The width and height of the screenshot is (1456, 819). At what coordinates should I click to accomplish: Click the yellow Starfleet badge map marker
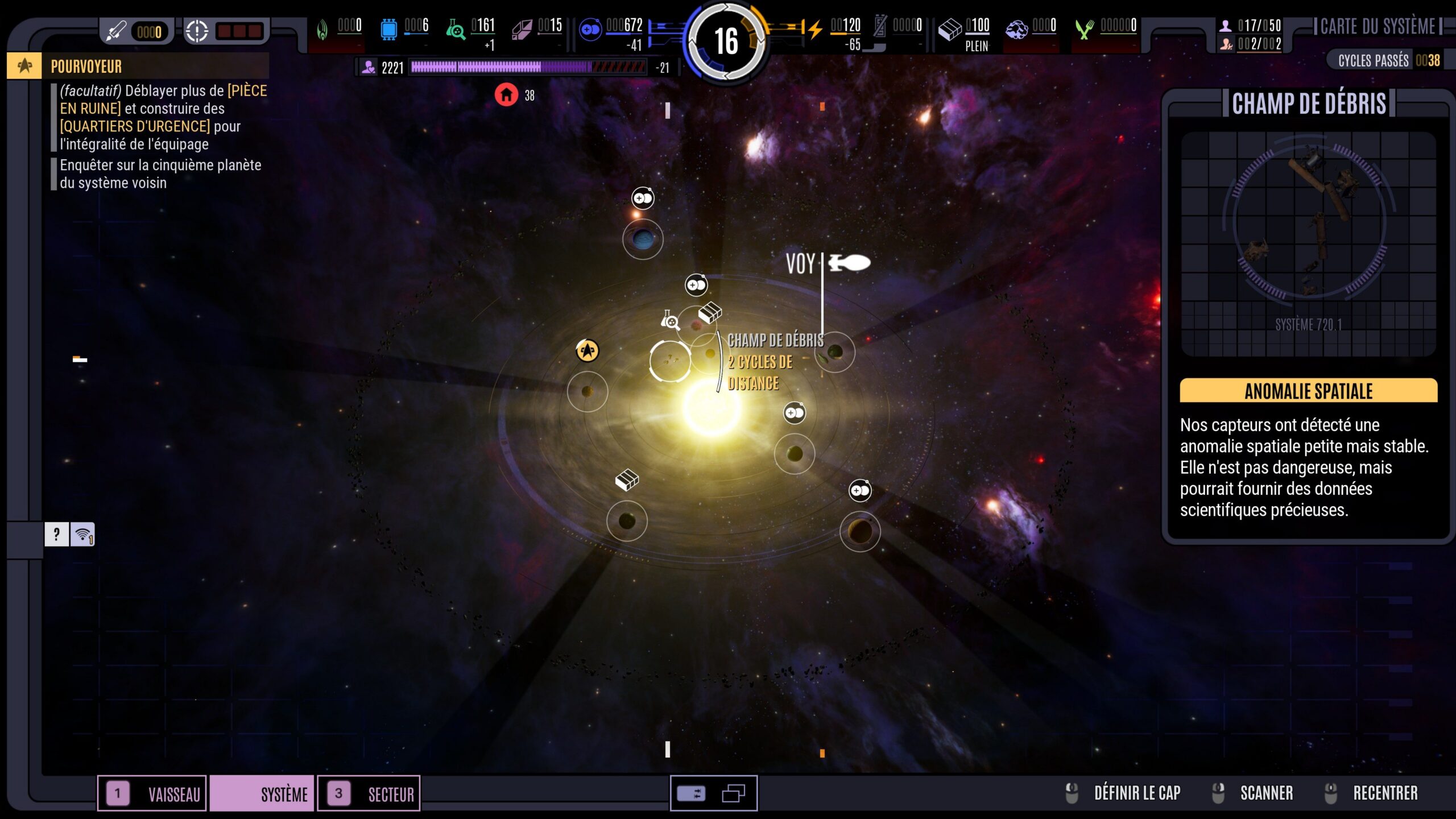(587, 350)
